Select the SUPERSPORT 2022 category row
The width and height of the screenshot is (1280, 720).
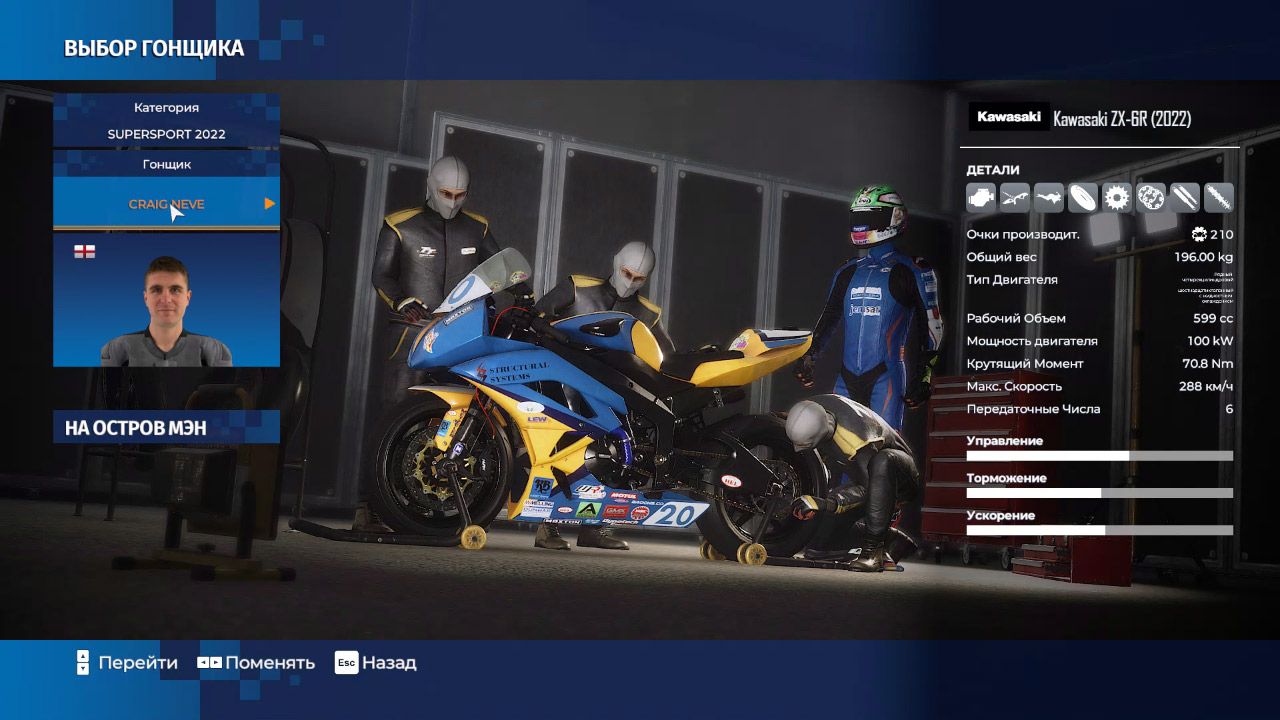tap(166, 134)
